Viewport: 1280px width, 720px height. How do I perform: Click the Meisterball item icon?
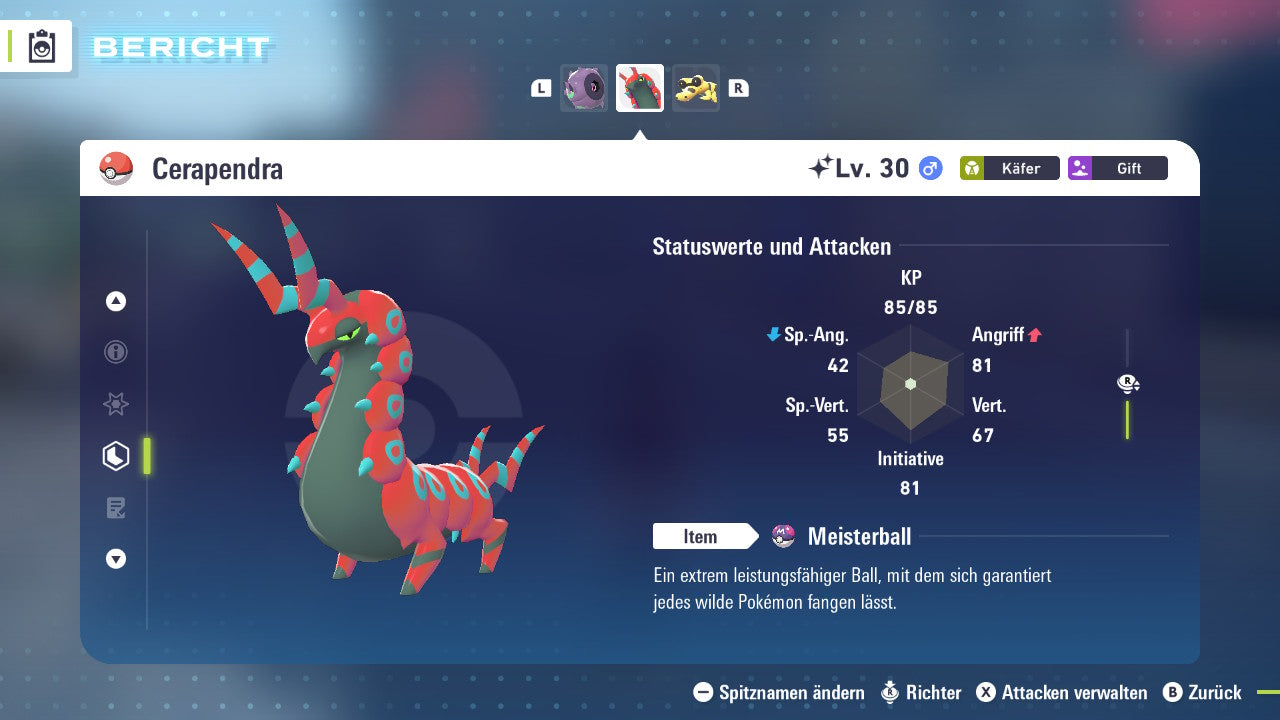[783, 536]
